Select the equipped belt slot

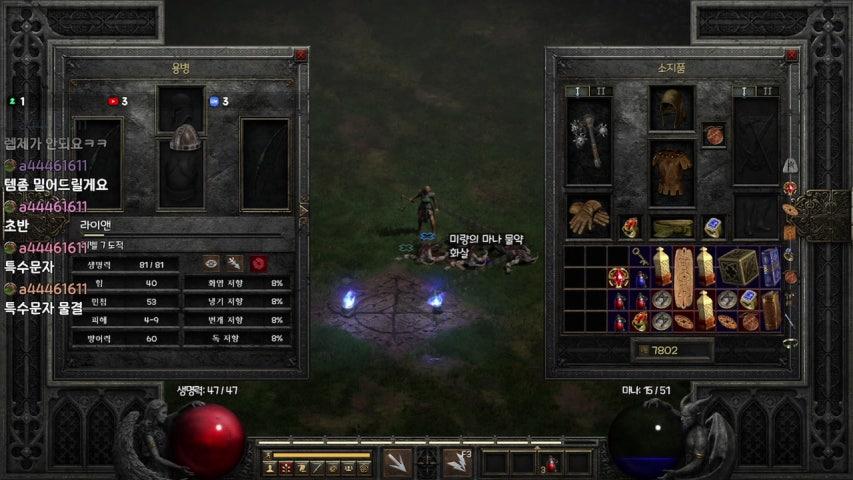(x=672, y=228)
